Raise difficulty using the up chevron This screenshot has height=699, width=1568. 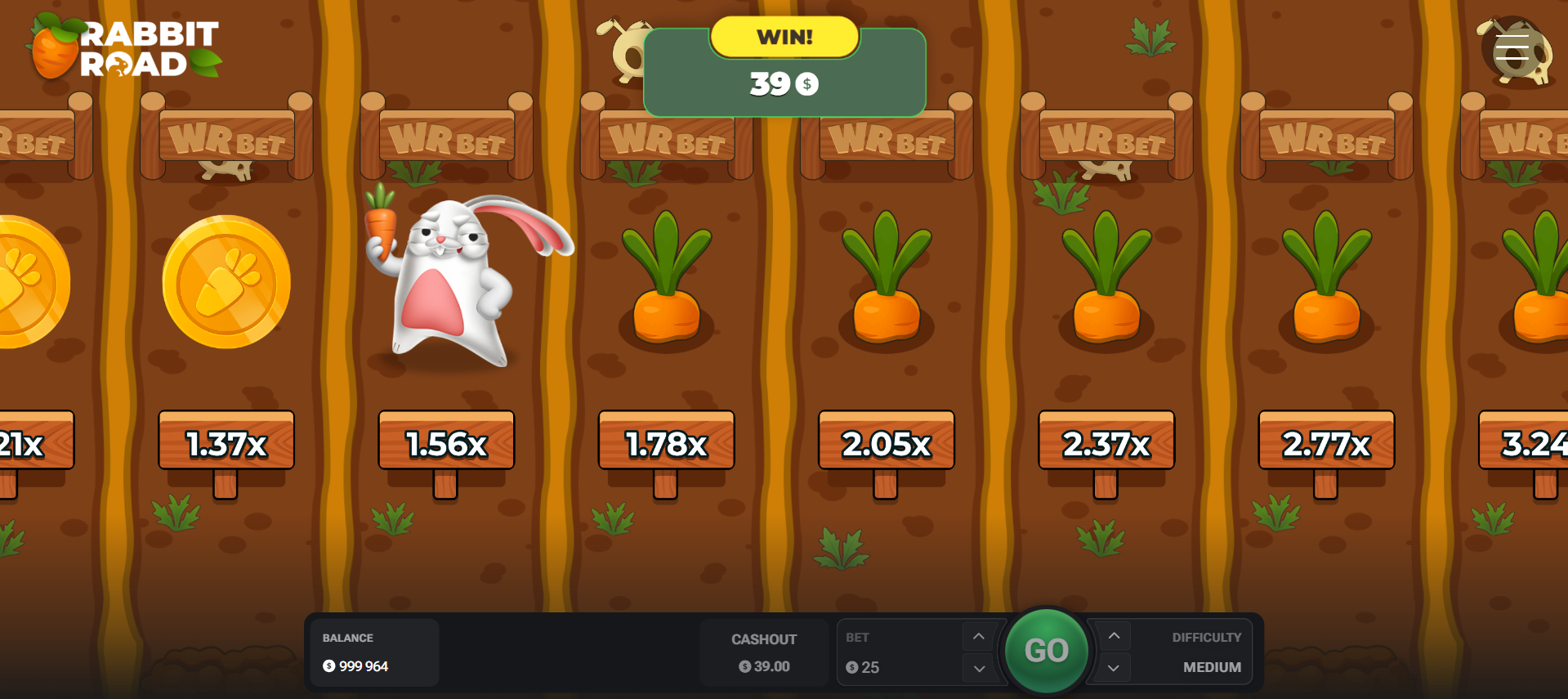(x=1111, y=635)
